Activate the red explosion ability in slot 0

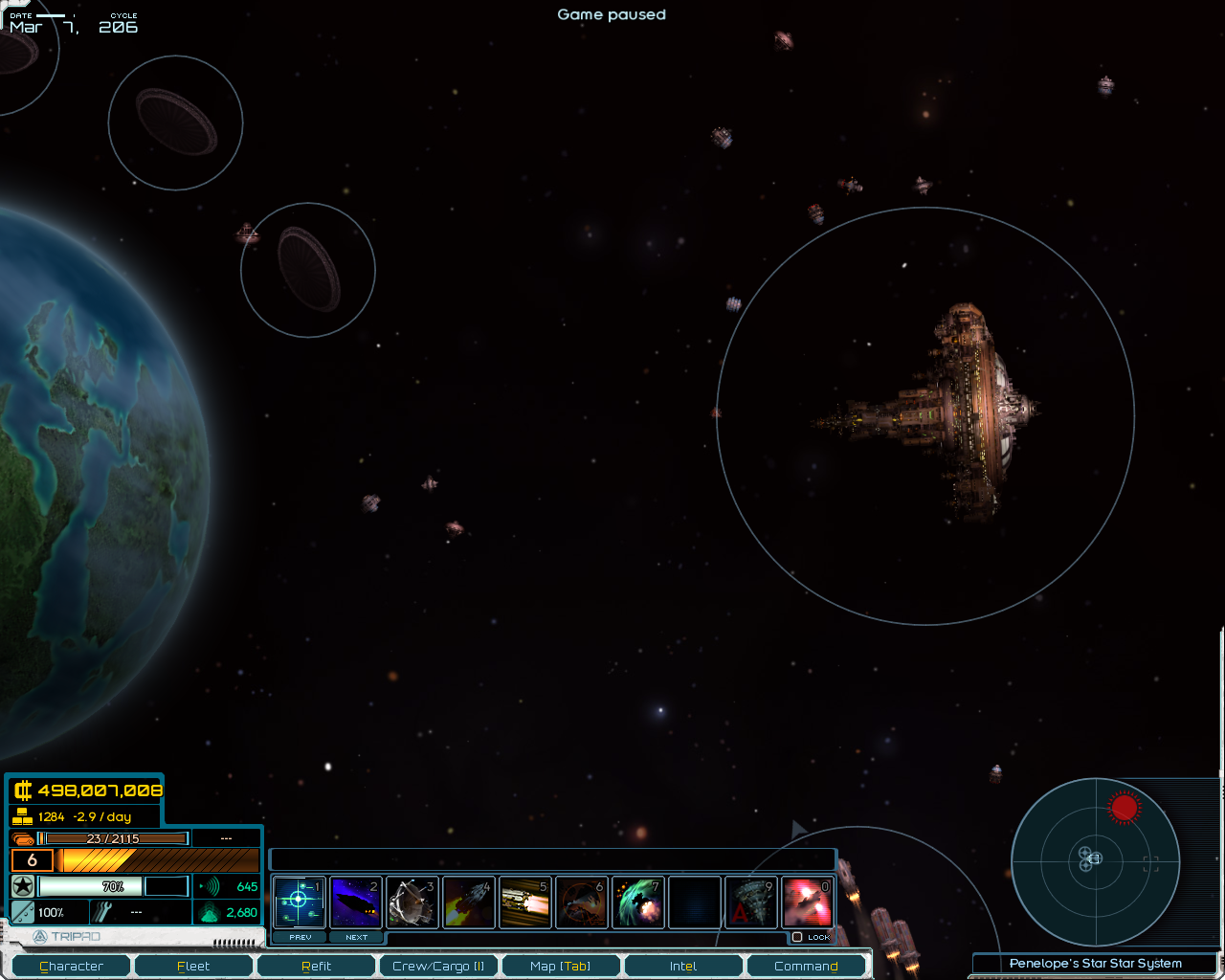[x=807, y=901]
